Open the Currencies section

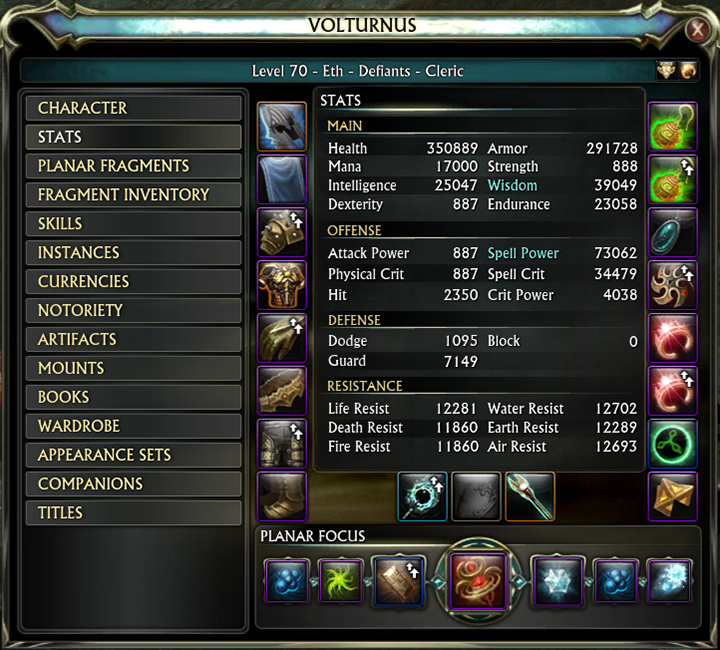click(x=133, y=282)
